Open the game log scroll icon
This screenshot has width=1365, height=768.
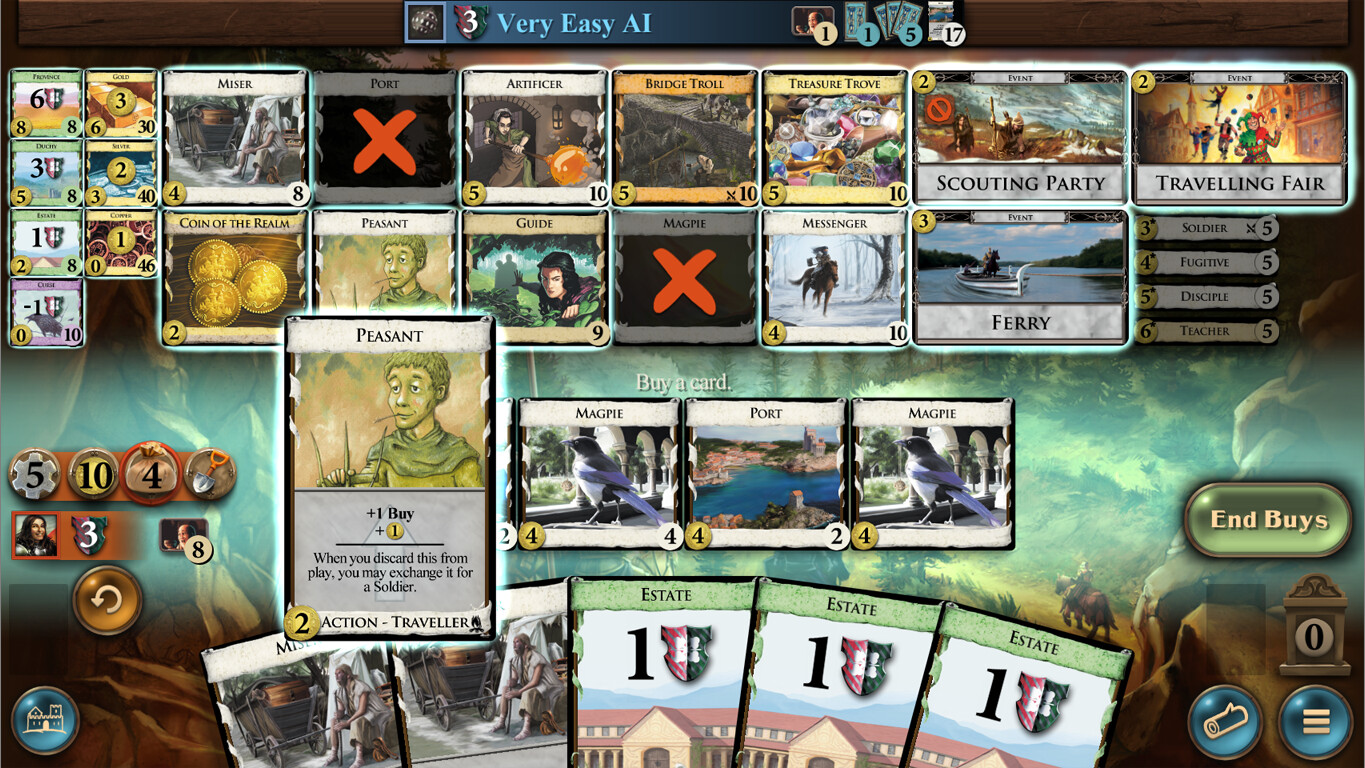(1225, 722)
